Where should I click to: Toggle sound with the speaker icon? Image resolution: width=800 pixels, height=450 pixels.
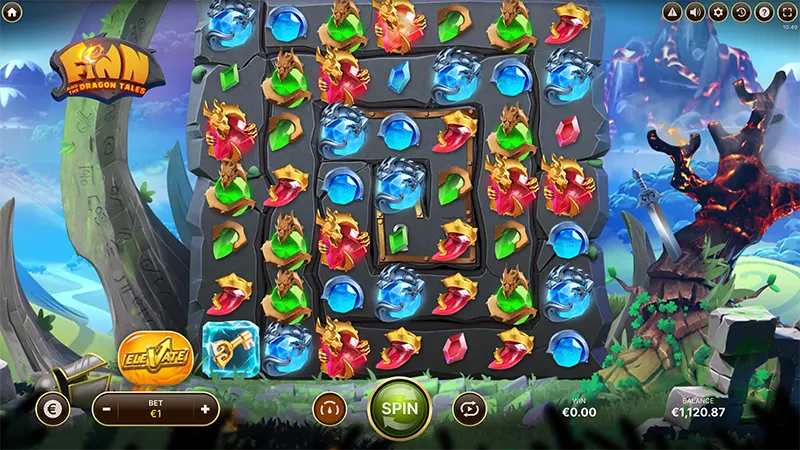(694, 12)
